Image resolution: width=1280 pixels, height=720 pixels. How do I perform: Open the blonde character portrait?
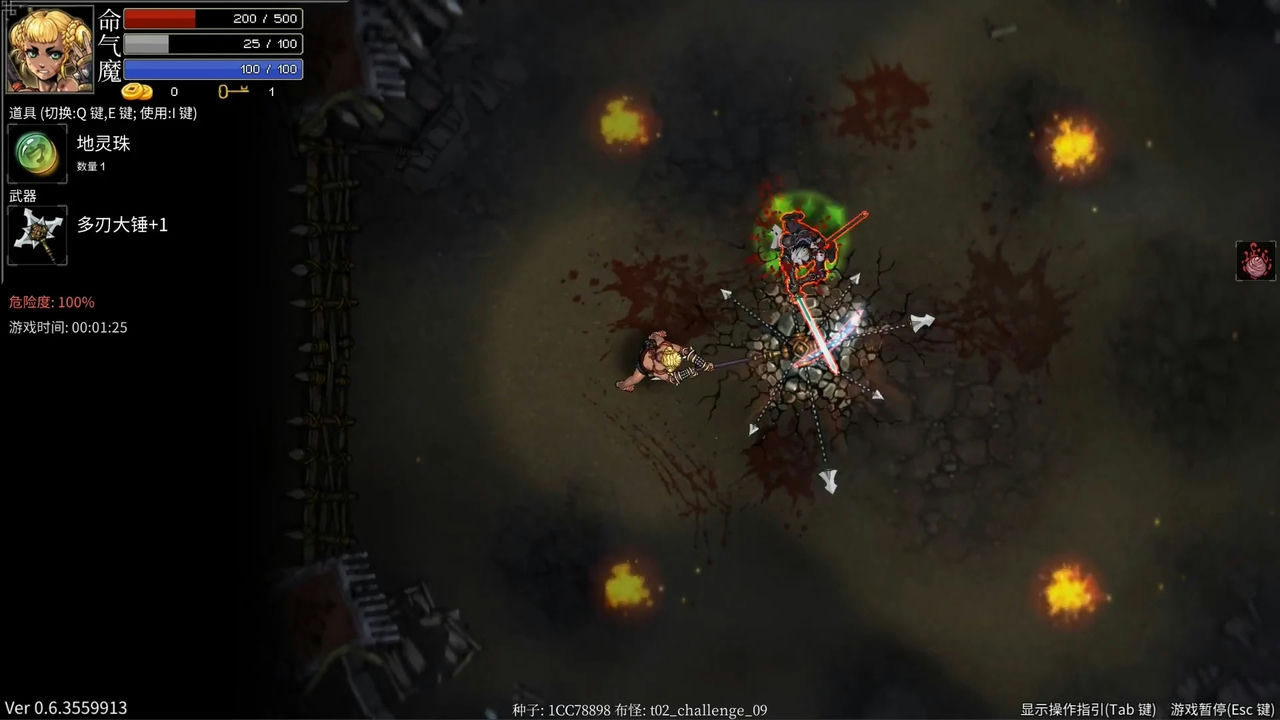point(50,49)
